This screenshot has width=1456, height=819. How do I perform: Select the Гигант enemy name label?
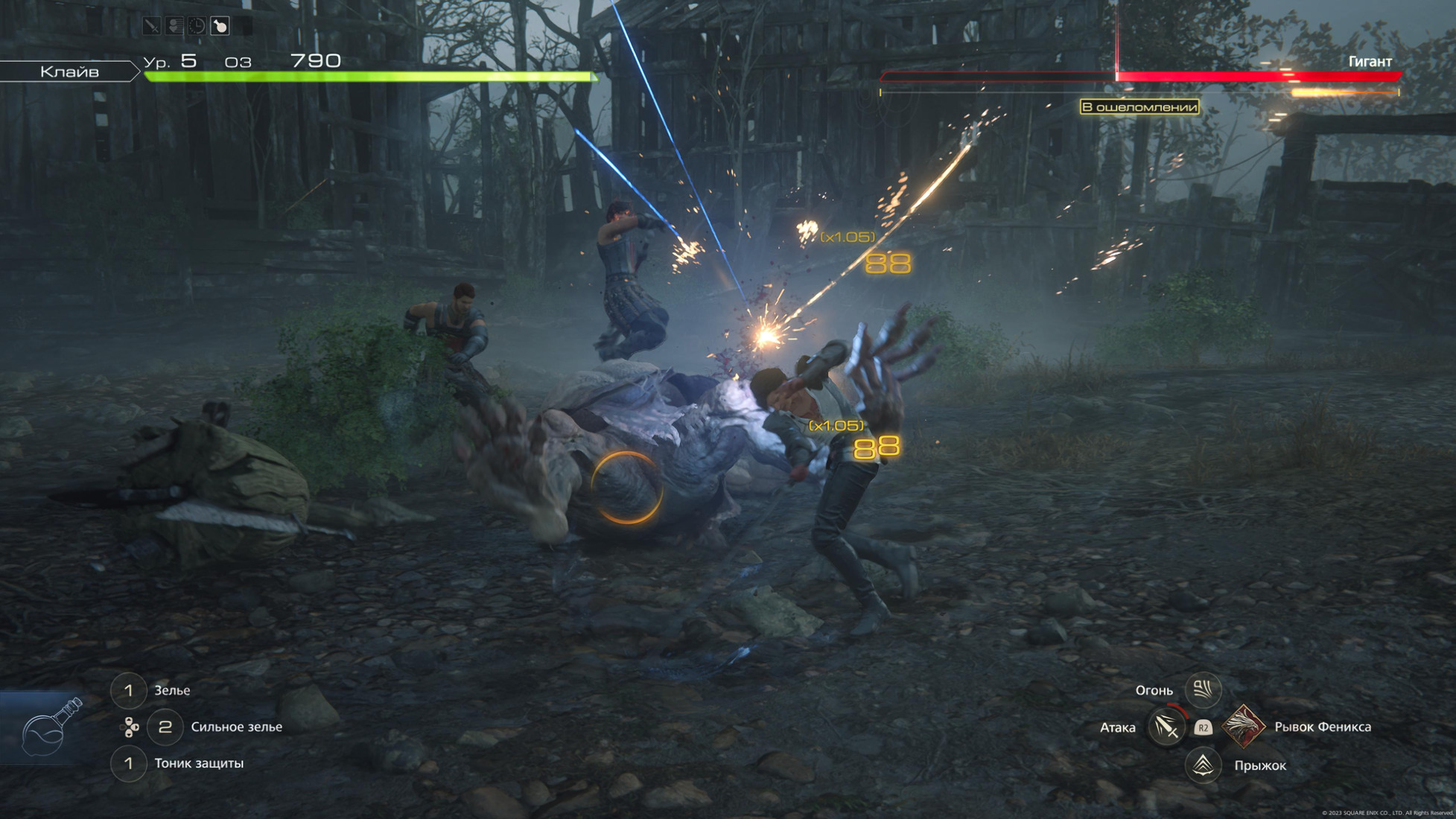point(1370,62)
